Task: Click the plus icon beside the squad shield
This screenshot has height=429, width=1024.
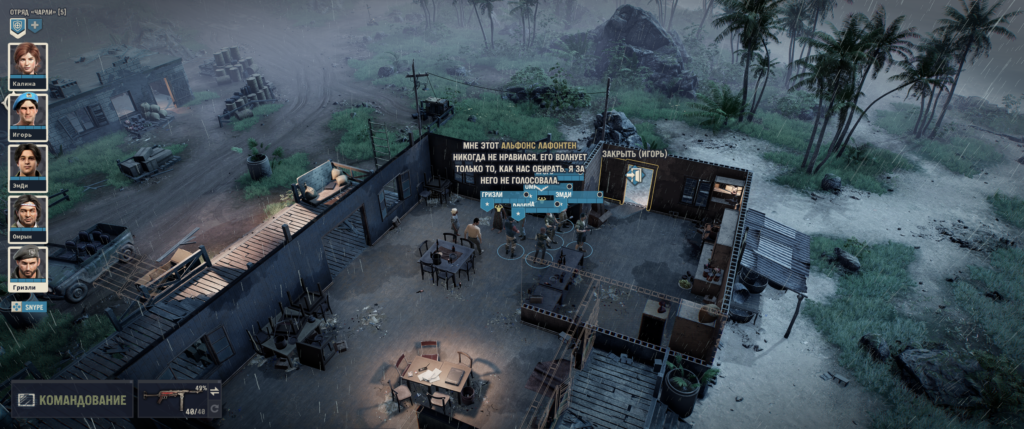Action: pyautogui.click(x=35, y=26)
